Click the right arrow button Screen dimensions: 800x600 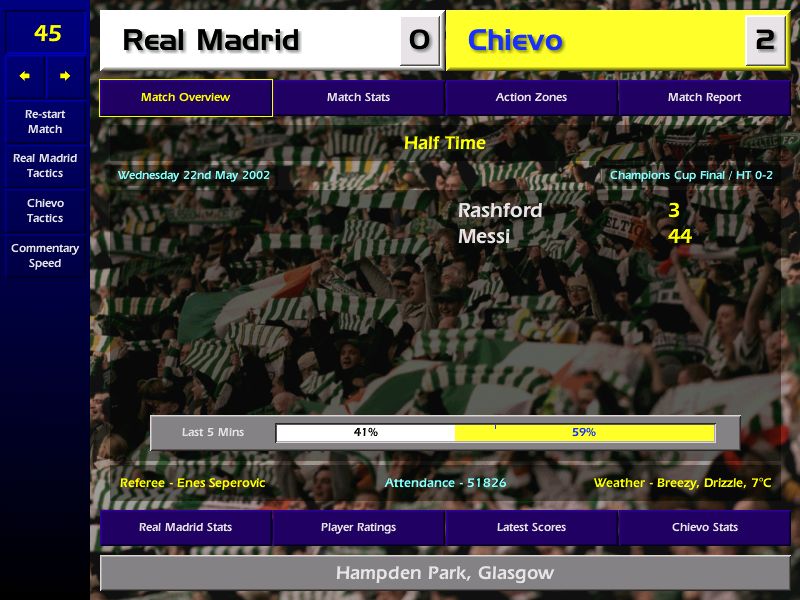coord(65,76)
